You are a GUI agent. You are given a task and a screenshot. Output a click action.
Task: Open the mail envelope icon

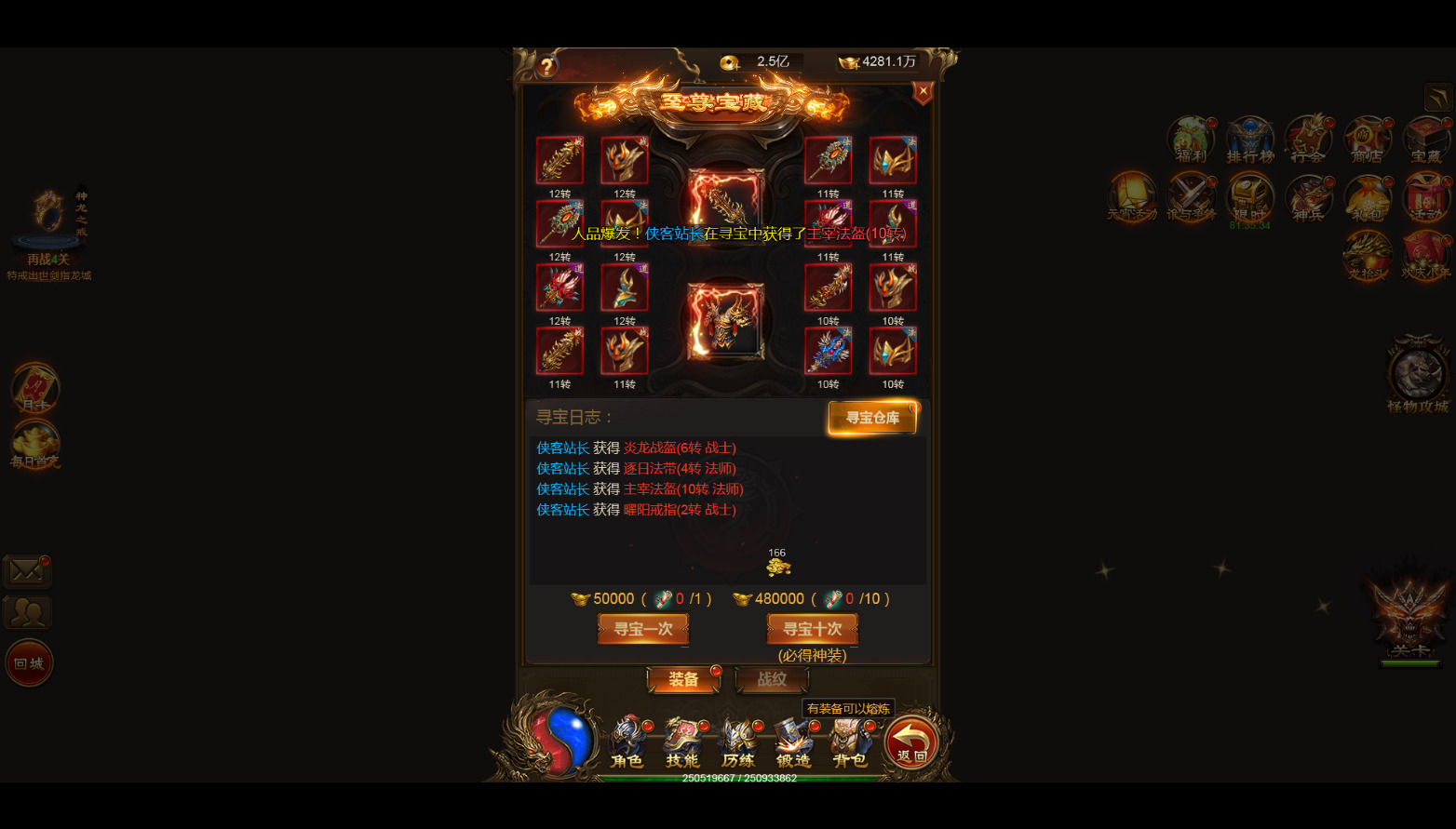pyautogui.click(x=26, y=570)
